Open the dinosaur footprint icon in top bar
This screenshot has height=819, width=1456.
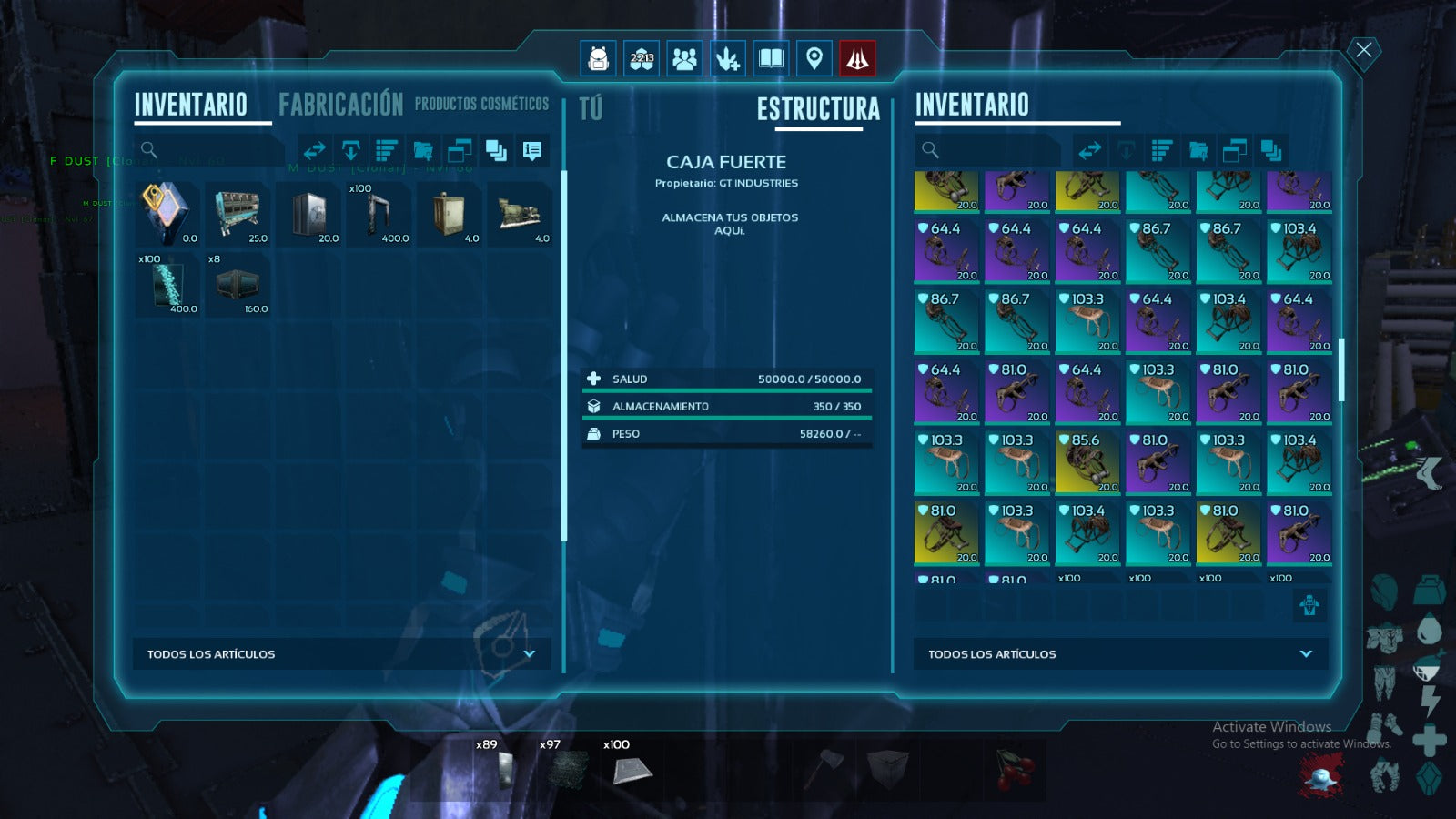coord(727,59)
